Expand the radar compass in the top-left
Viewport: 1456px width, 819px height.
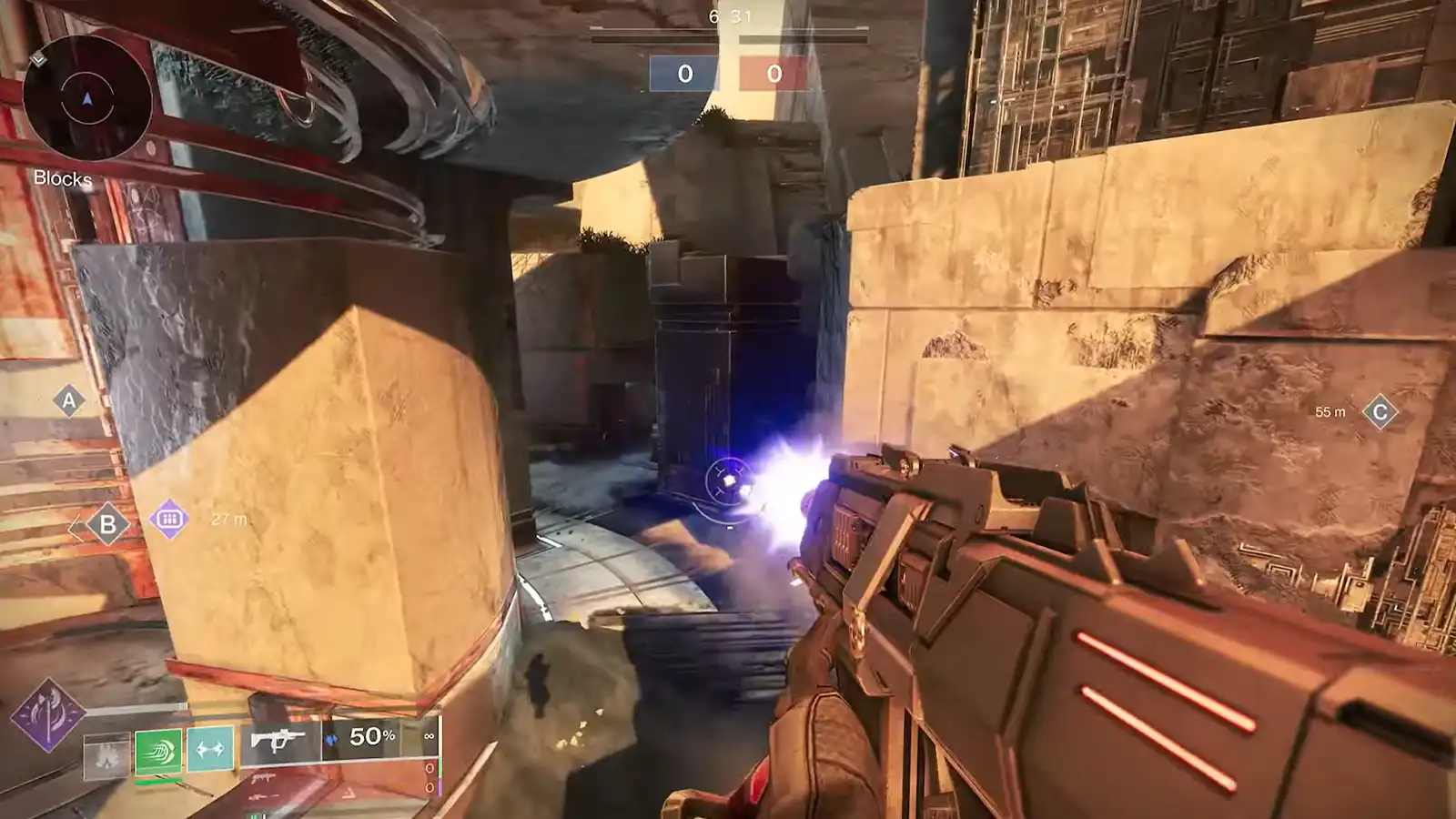coord(88,96)
